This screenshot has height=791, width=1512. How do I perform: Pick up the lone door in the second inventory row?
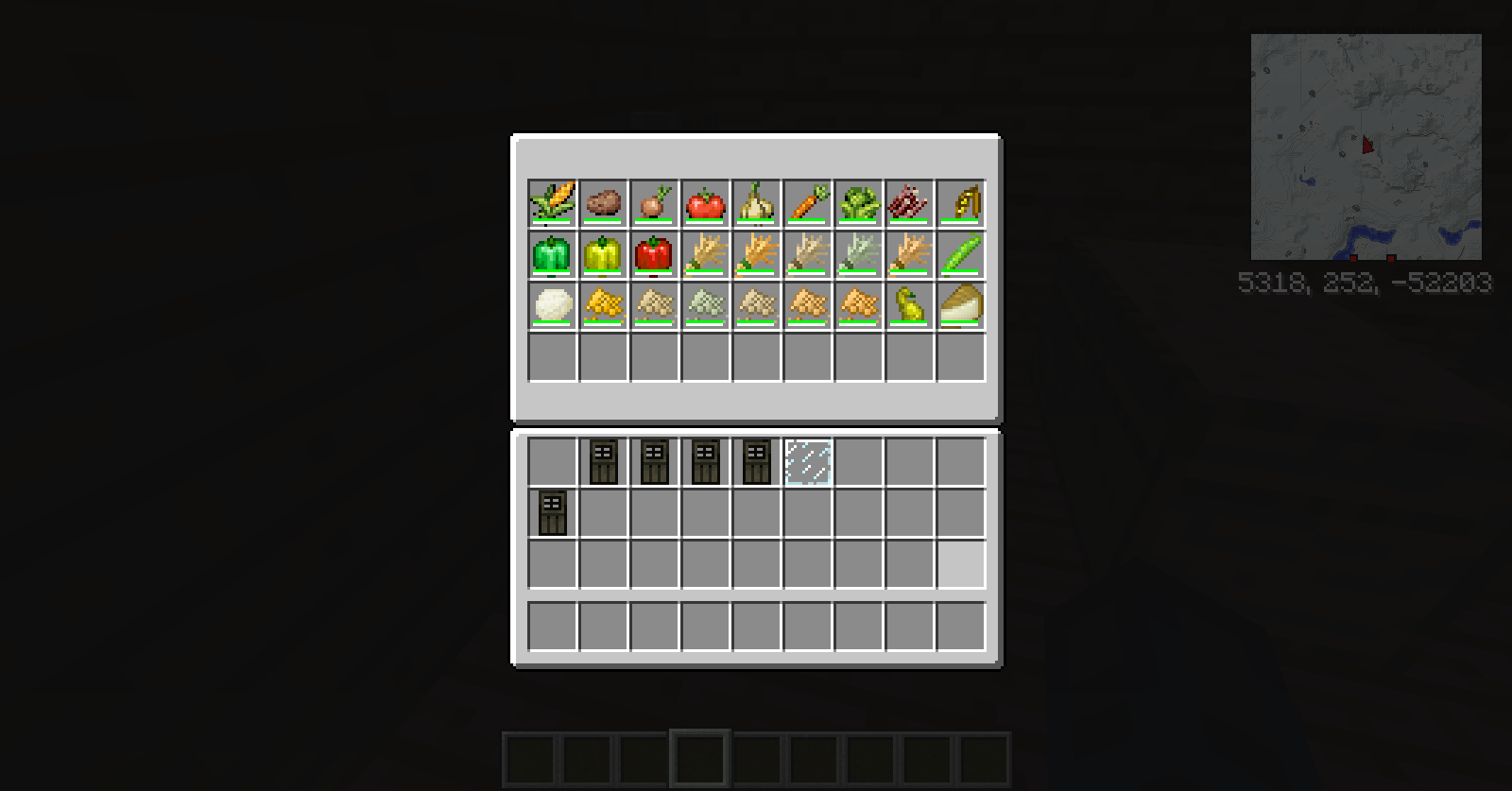click(x=553, y=514)
